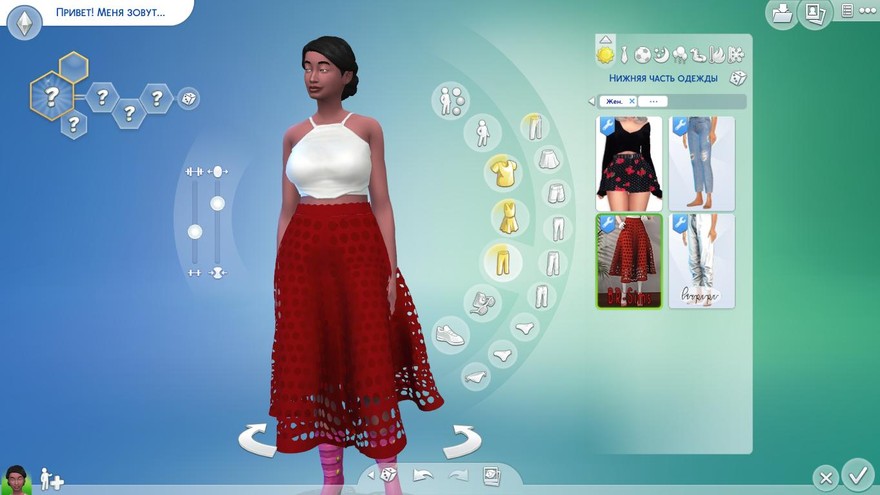Randomize the bottom clothing with the dice
The image size is (880, 495).
coord(737,78)
